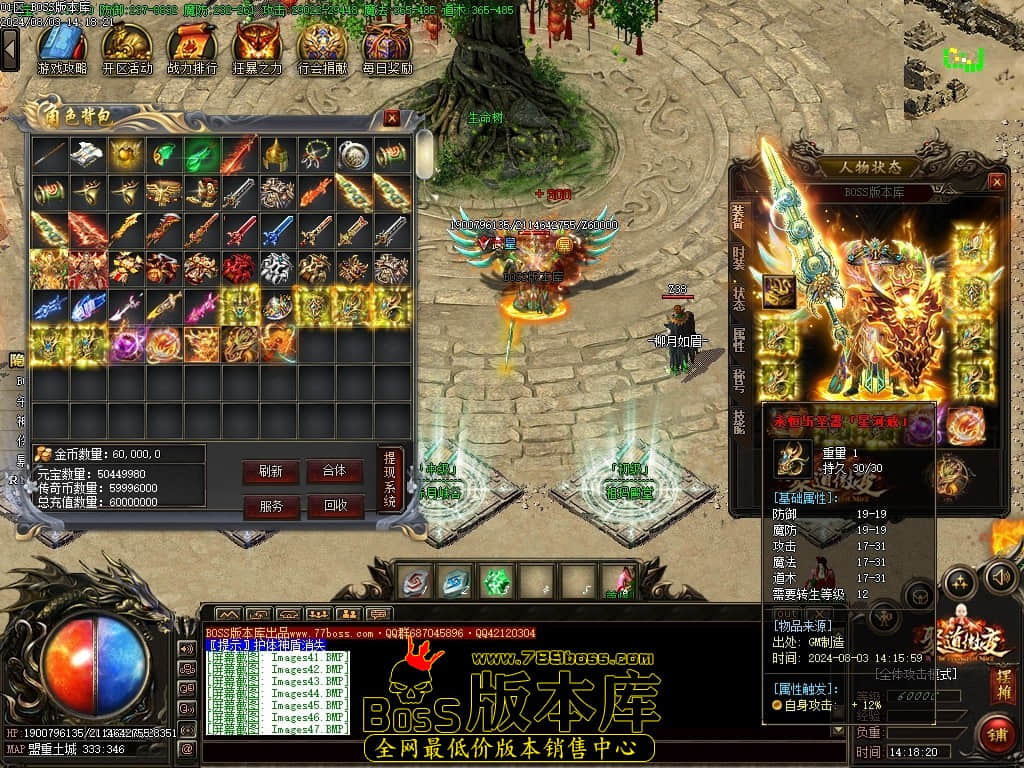Click the 合体 merge button

(x=335, y=471)
